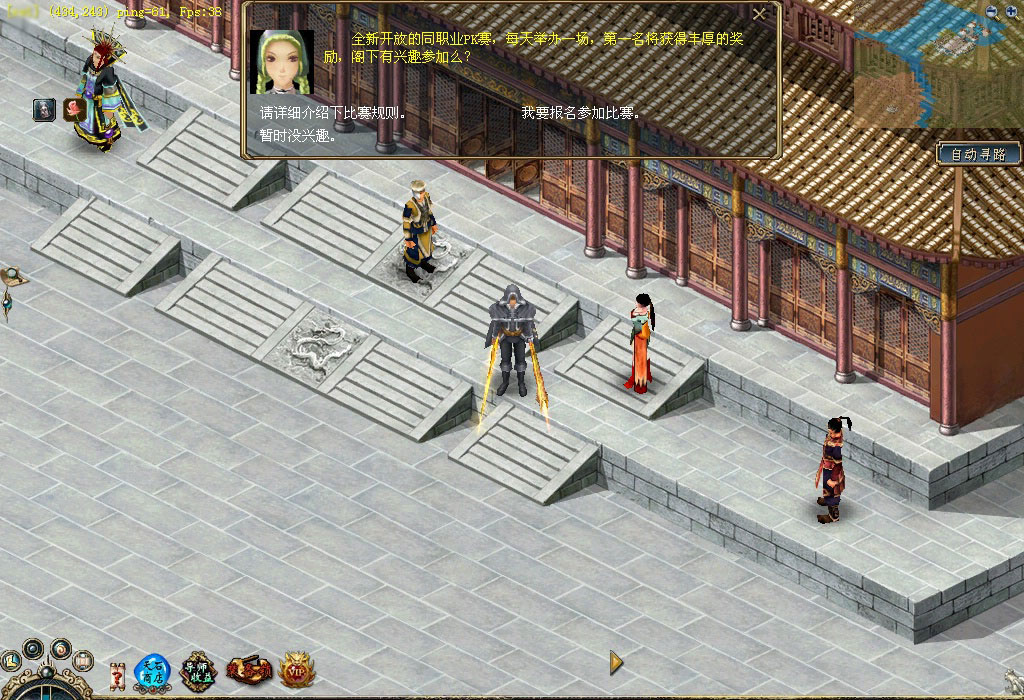Click the gold arrow expander at bottom
Screen dimensions: 1024x700
pyautogui.click(x=616, y=662)
